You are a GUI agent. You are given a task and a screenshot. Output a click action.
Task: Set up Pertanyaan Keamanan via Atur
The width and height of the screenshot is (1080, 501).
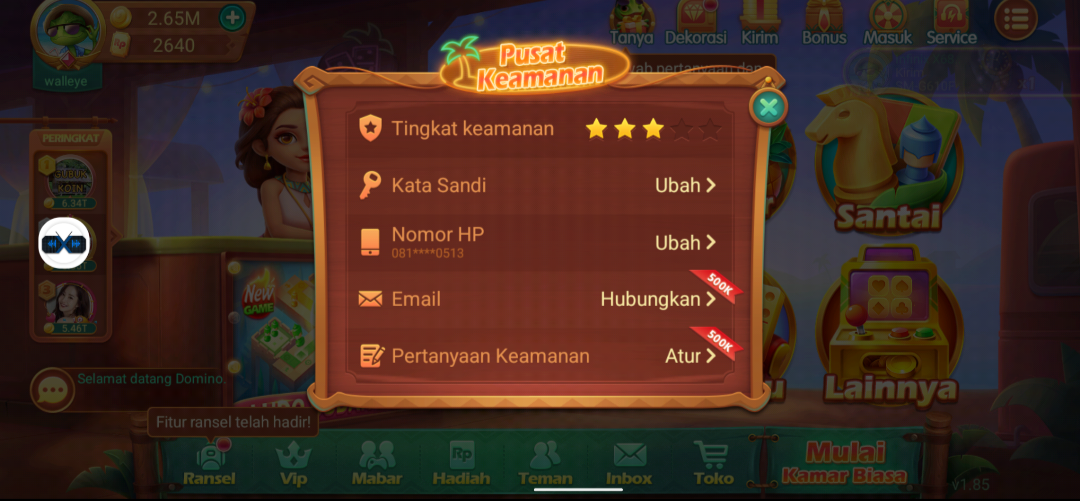(x=691, y=355)
